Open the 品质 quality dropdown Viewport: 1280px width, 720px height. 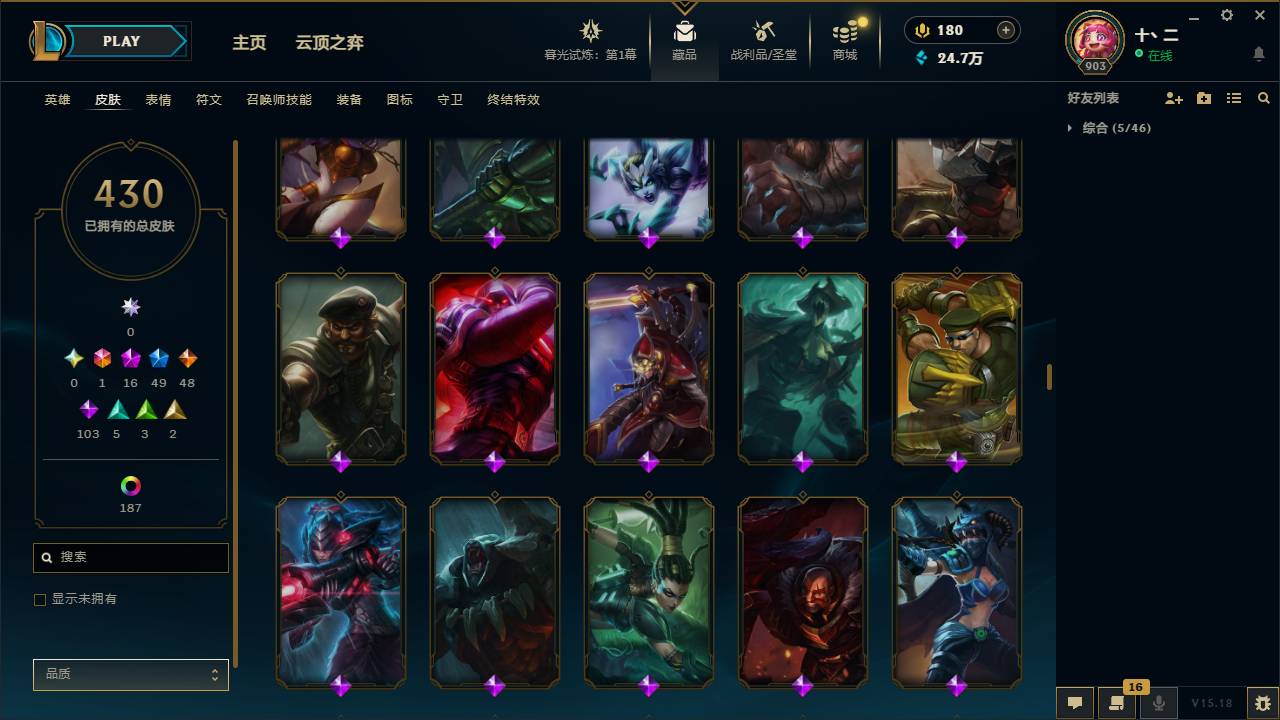point(130,674)
